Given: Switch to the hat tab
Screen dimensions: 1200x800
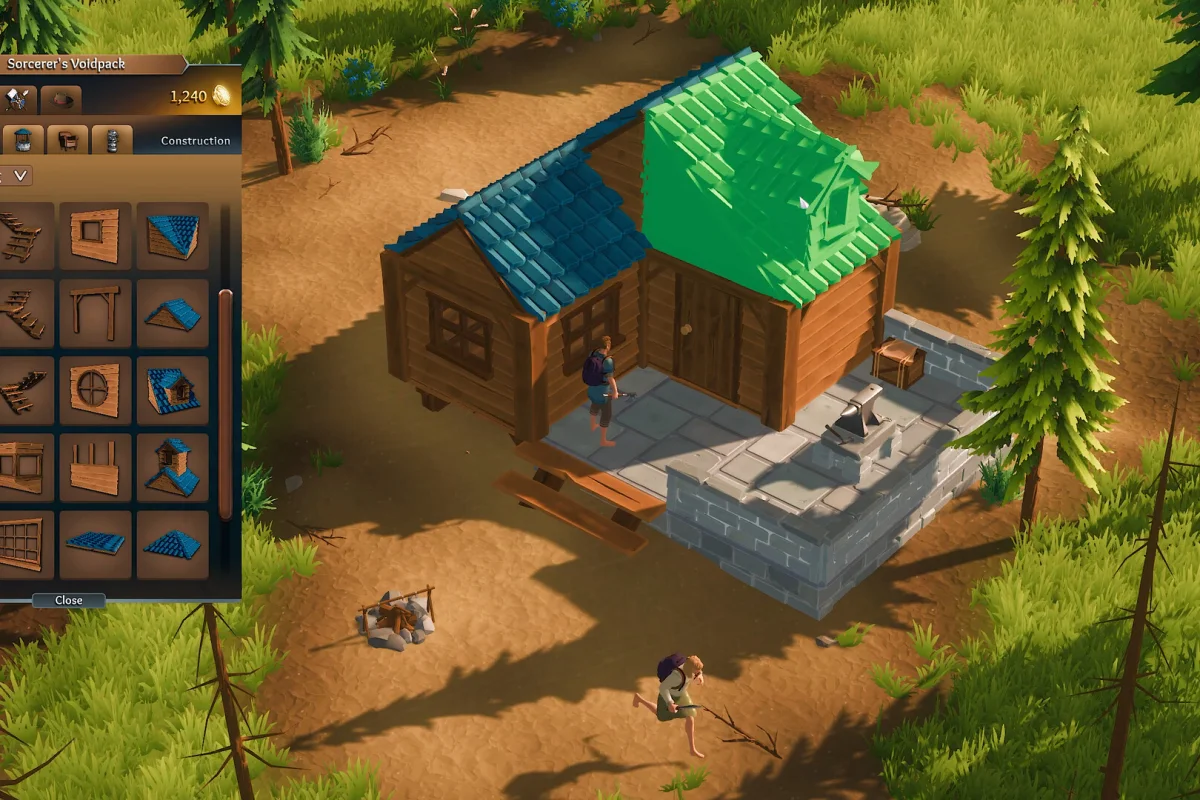Looking at the screenshot, I should tap(62, 98).
